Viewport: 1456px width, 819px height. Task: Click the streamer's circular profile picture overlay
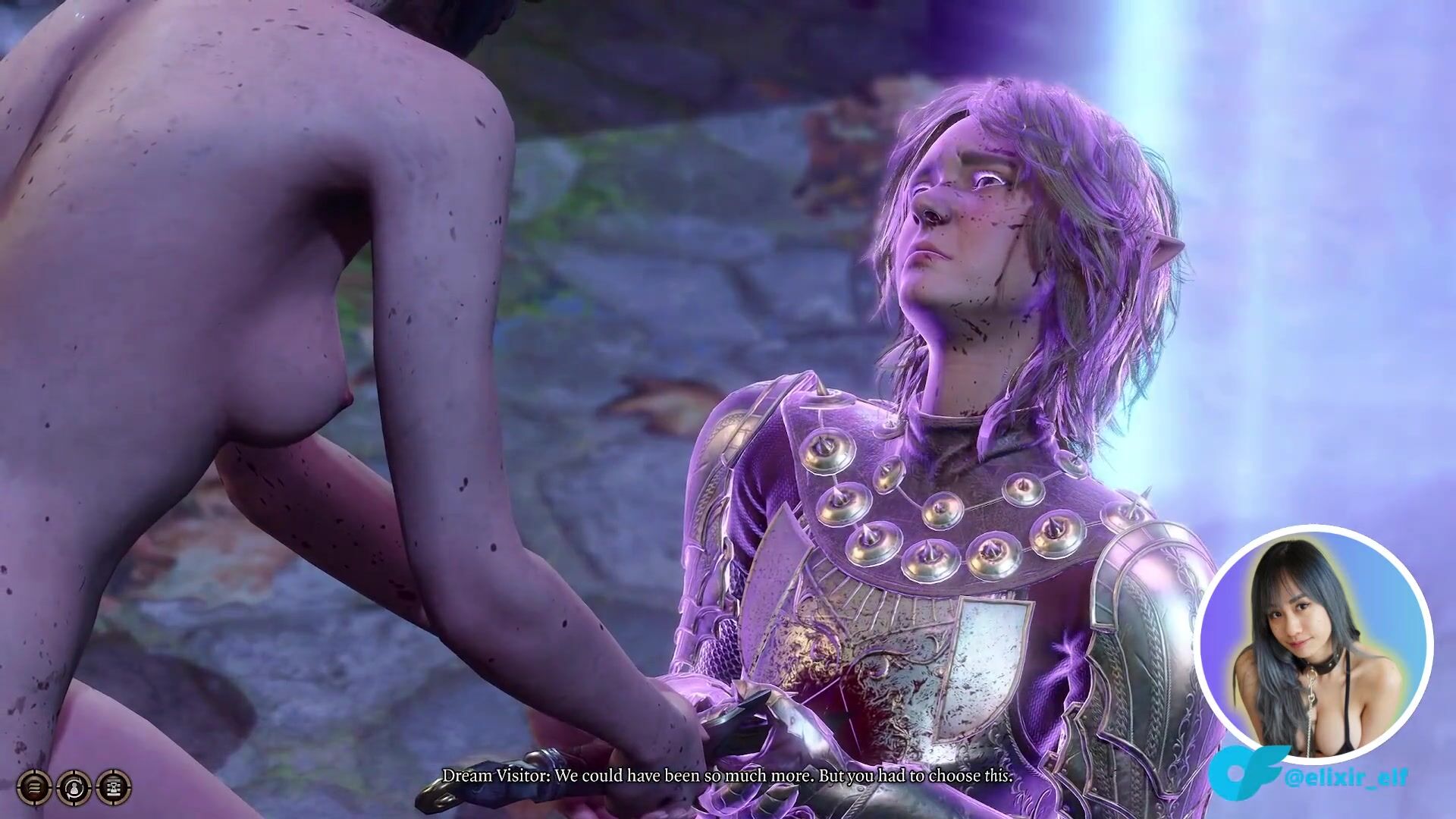(1313, 642)
